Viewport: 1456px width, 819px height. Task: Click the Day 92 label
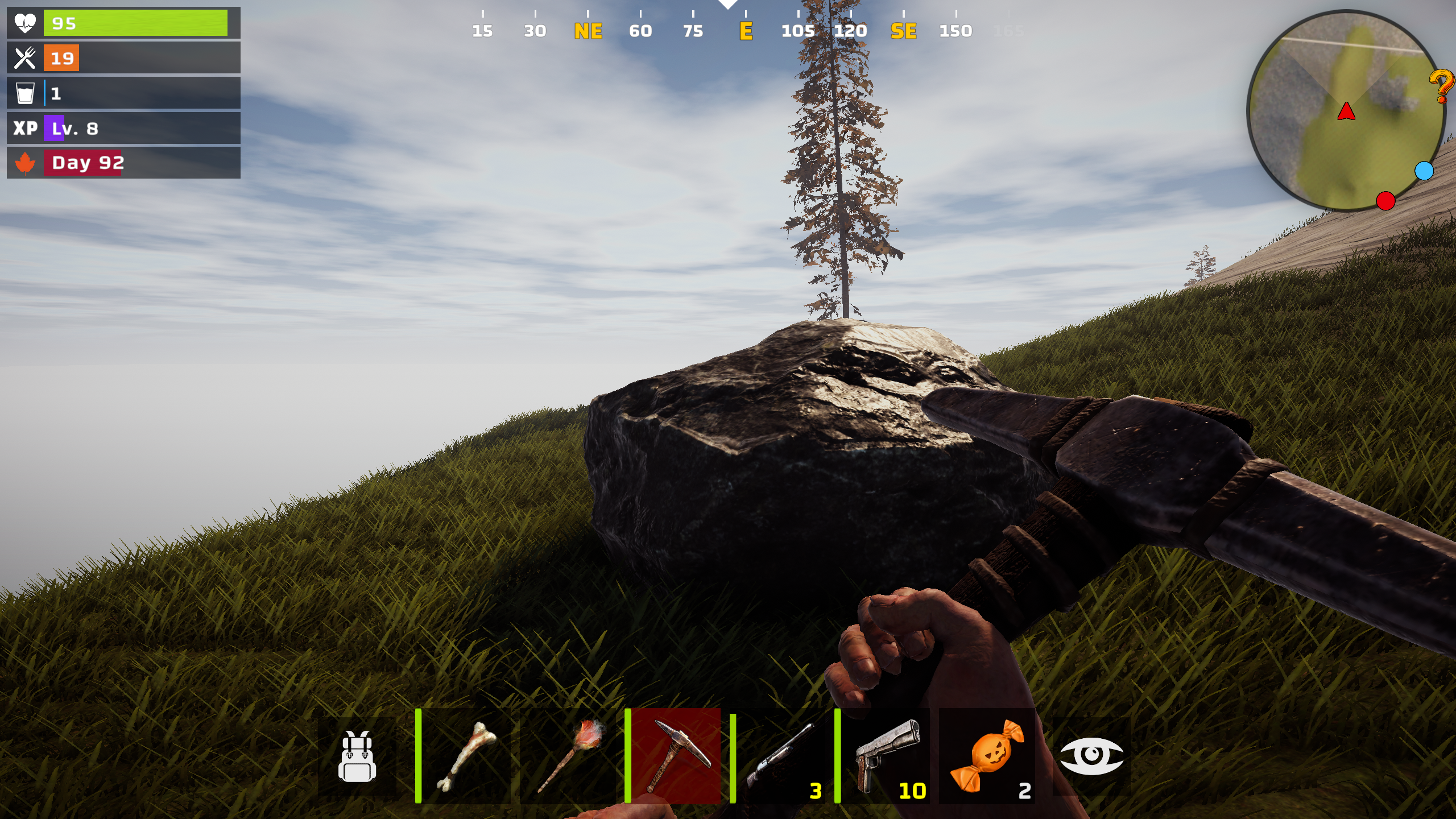(86, 163)
